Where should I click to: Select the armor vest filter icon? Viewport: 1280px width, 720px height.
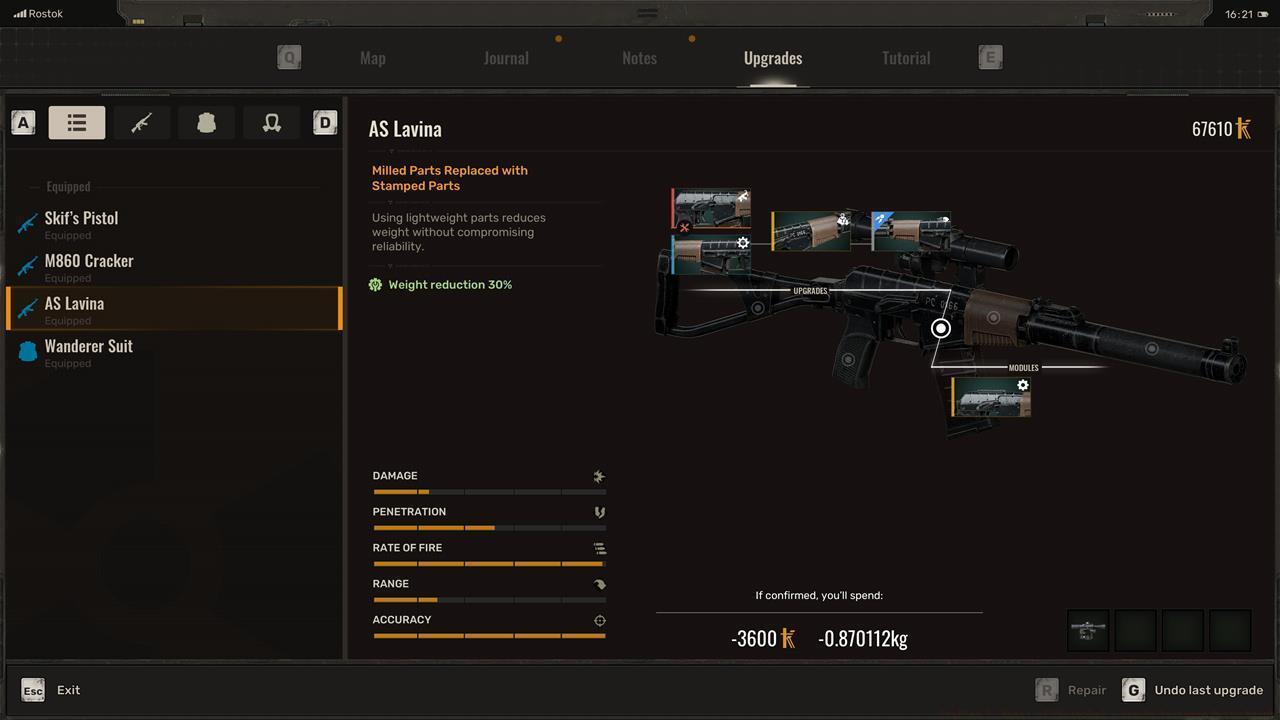206,122
